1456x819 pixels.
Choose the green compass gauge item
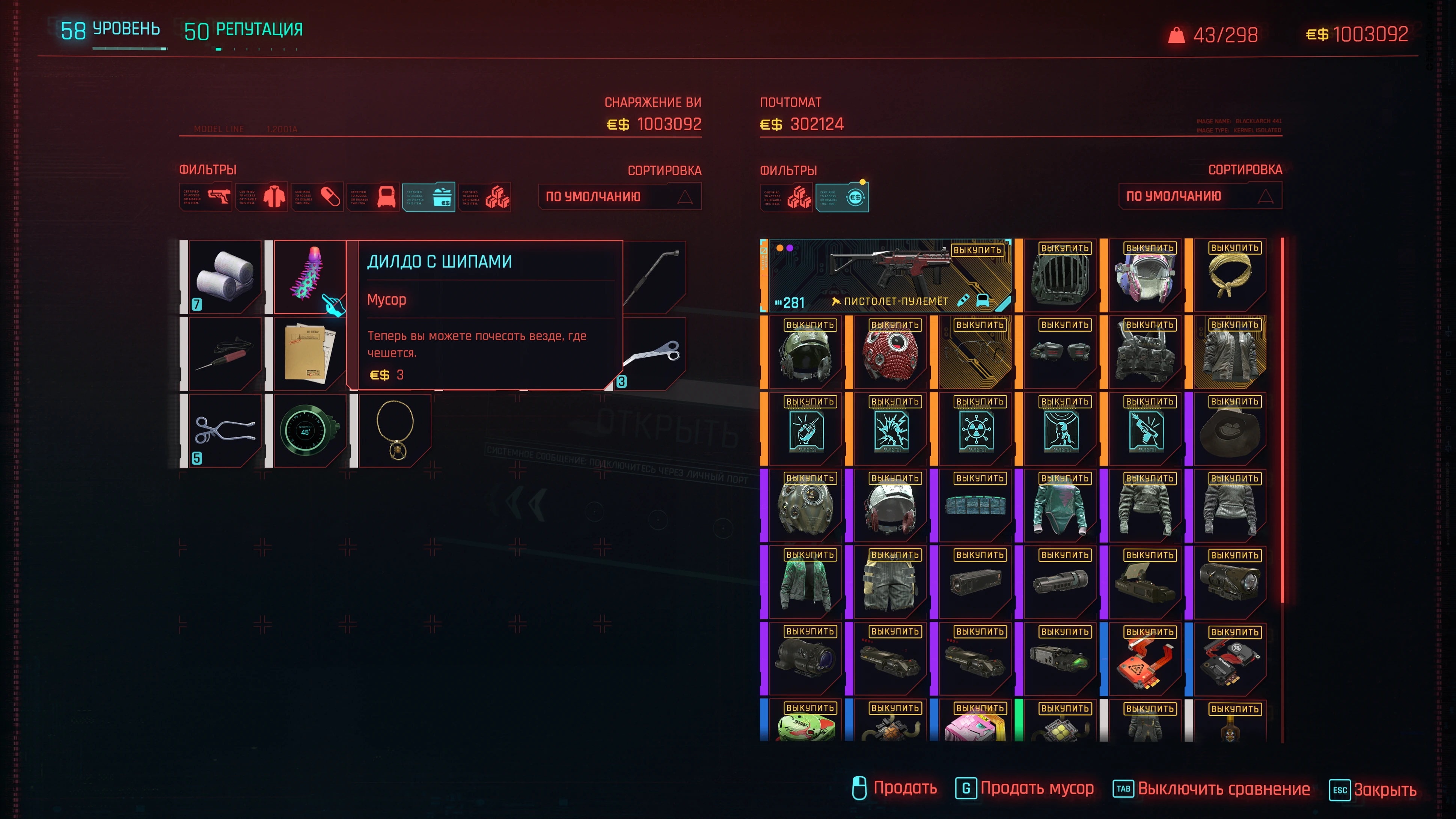309,430
